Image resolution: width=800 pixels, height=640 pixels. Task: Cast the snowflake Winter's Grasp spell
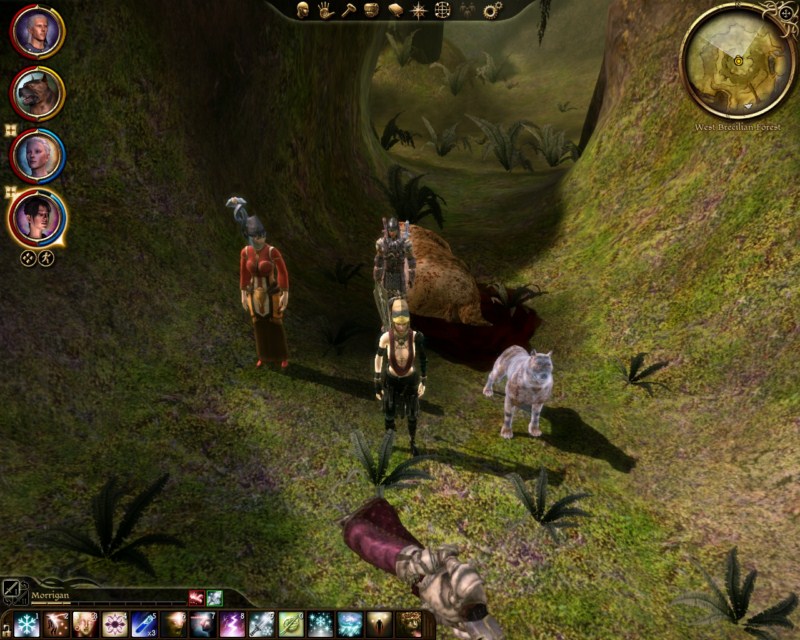click(27, 624)
